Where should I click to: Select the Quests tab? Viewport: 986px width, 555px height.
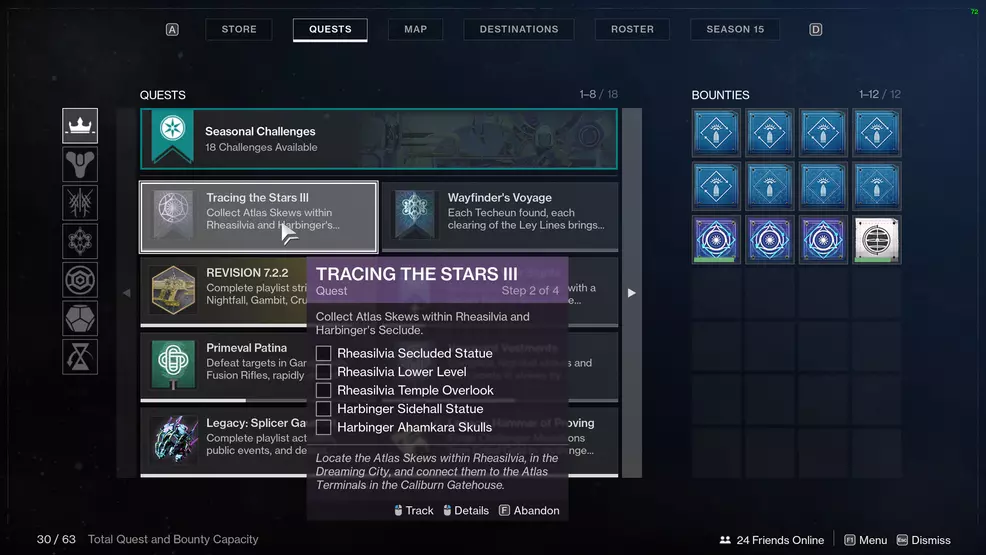pyautogui.click(x=330, y=29)
